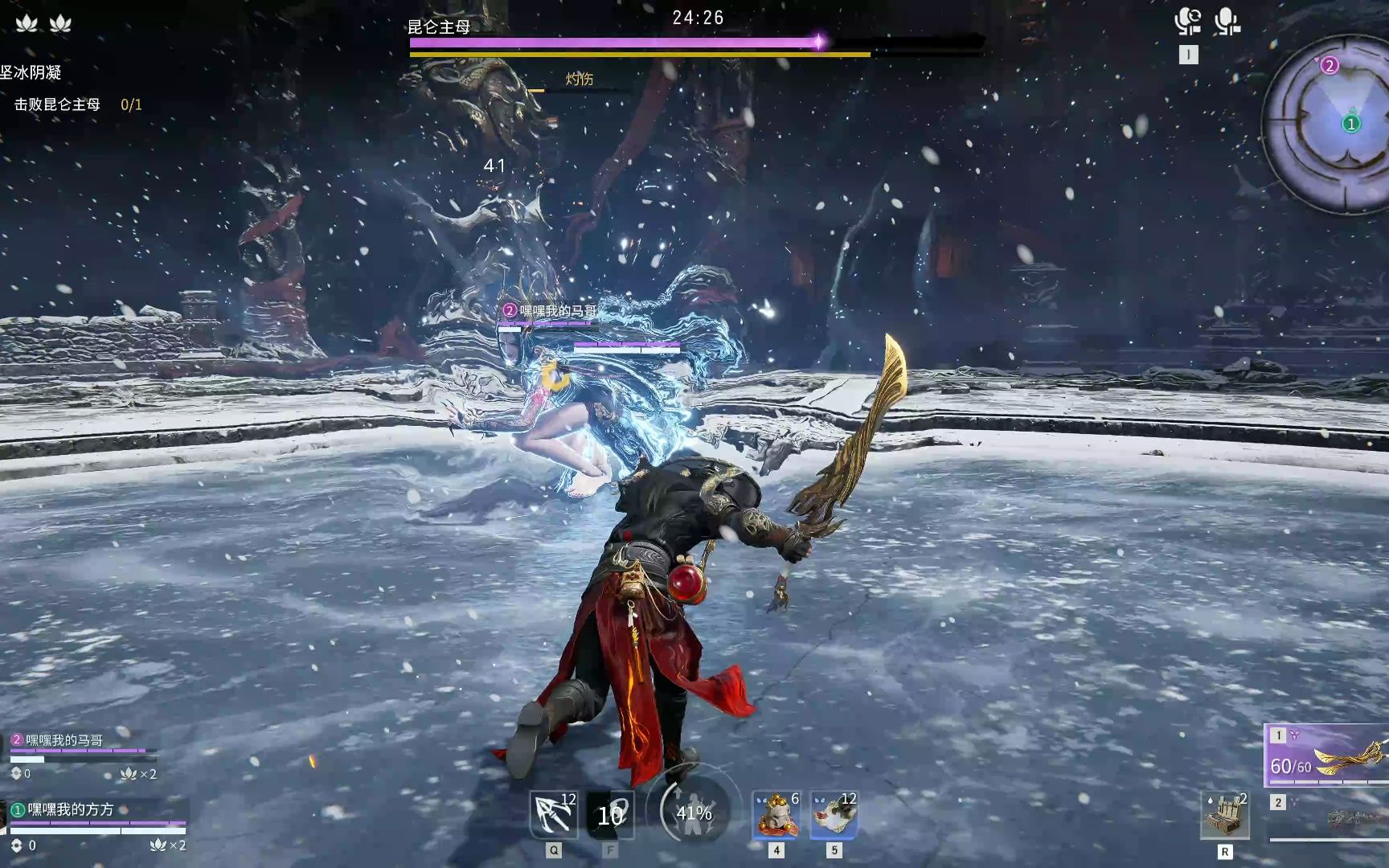Viewport: 1389px width, 868px height.
Task: Activate the skill on 10-second cooldown
Action: point(610,815)
